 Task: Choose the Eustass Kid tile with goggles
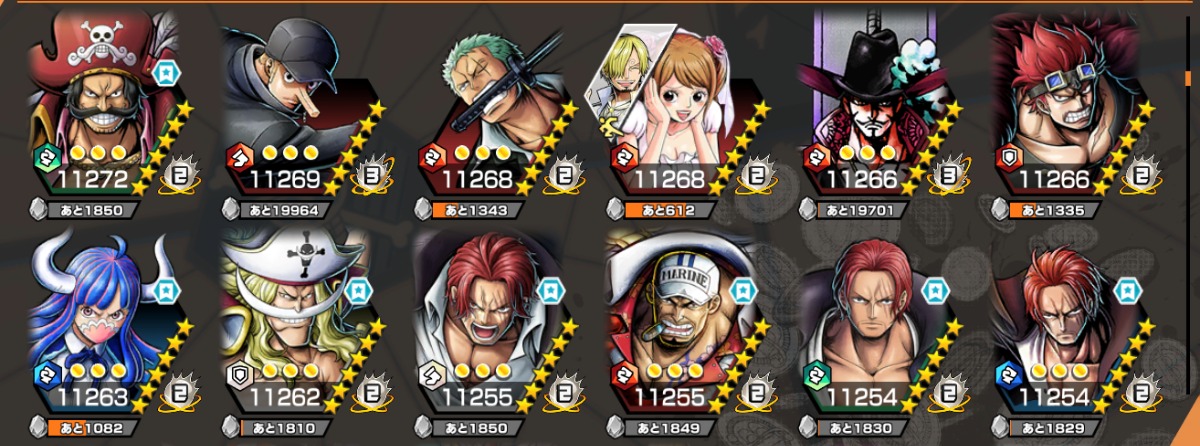(x=1067, y=105)
